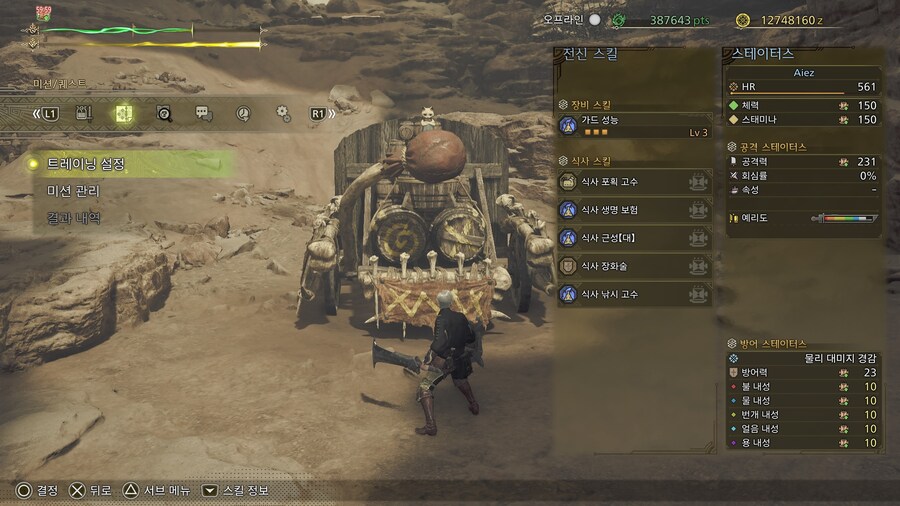Switch to the item box tab icon
Viewport: 900px width, 506px height.
pos(85,113)
